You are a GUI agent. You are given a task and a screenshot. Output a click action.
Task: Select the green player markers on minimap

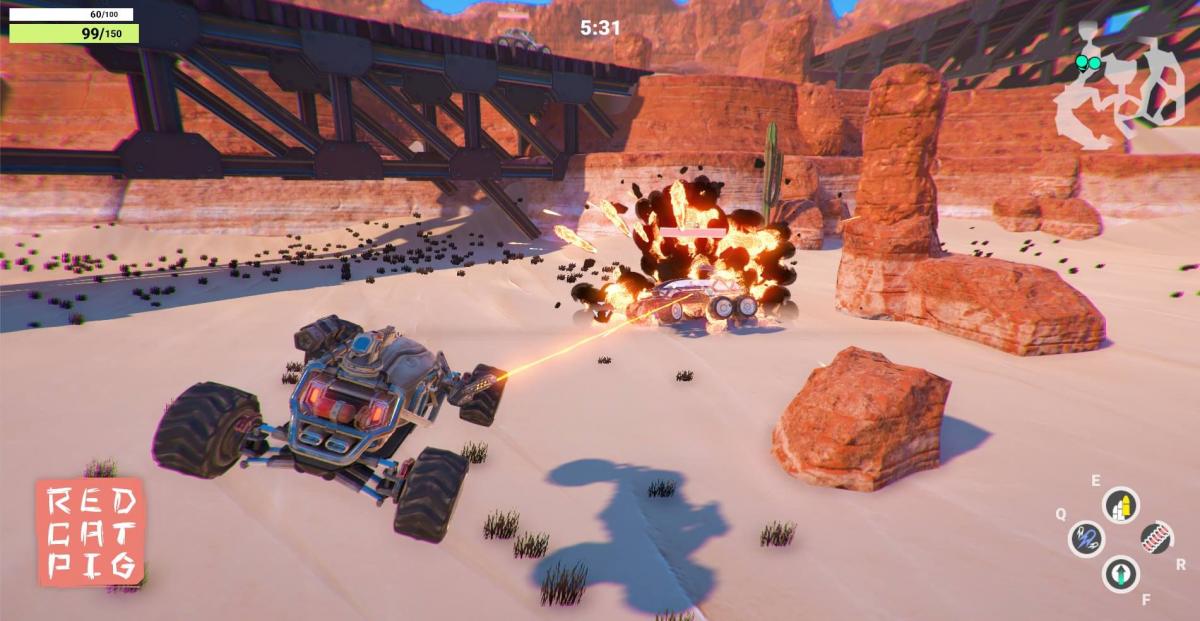1088,63
